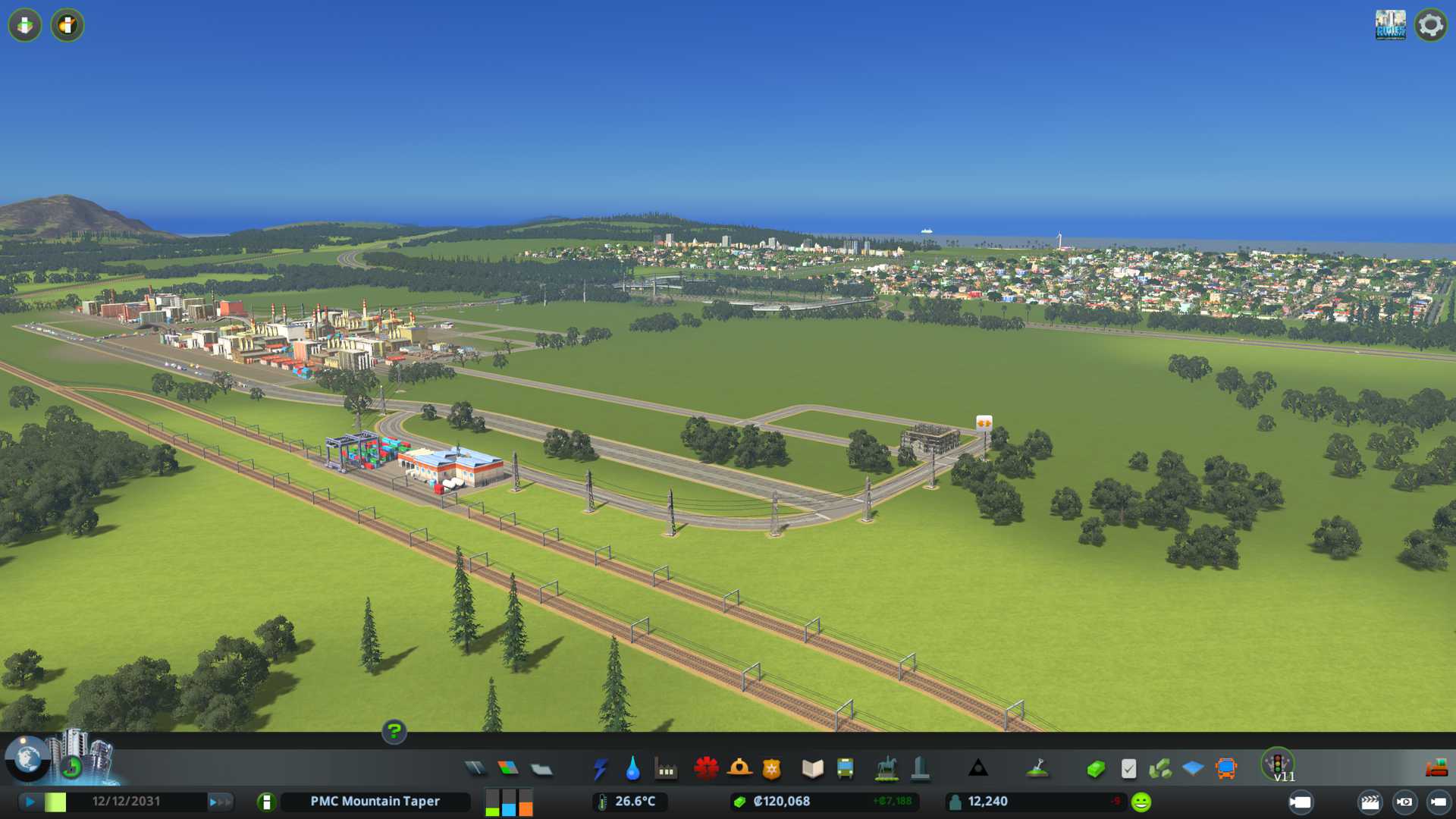Toggle the play/pause simulation button
This screenshot has height=819, width=1456.
pyautogui.click(x=30, y=802)
